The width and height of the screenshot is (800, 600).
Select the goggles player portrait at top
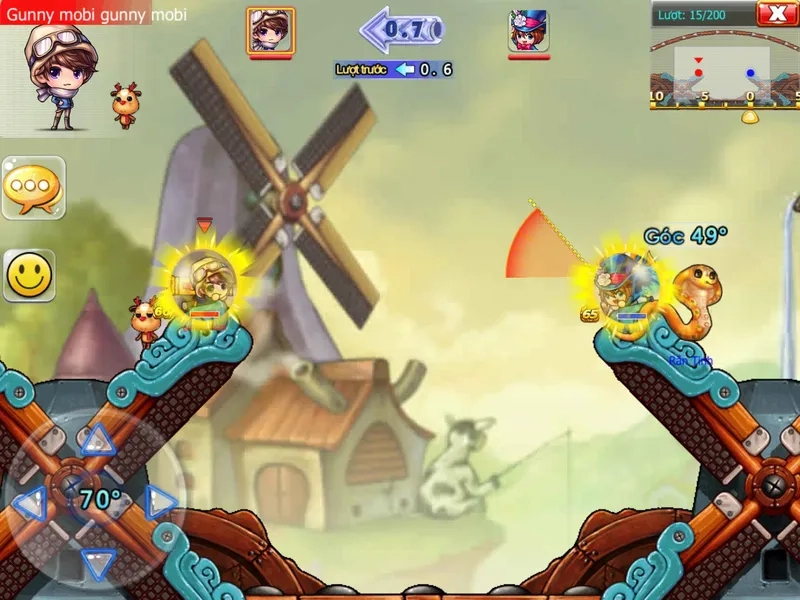270,30
